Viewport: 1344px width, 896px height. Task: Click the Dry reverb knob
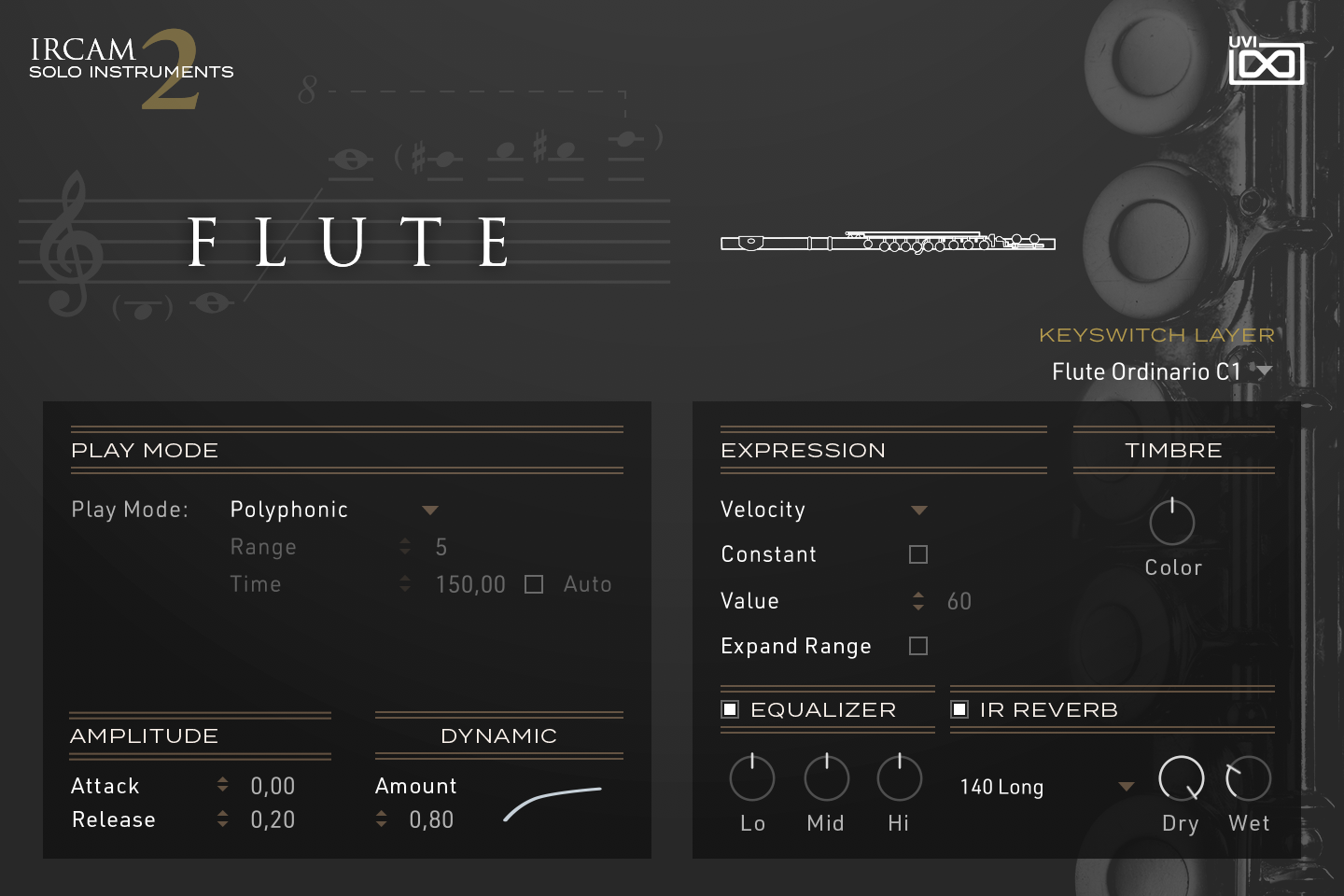point(1181,777)
